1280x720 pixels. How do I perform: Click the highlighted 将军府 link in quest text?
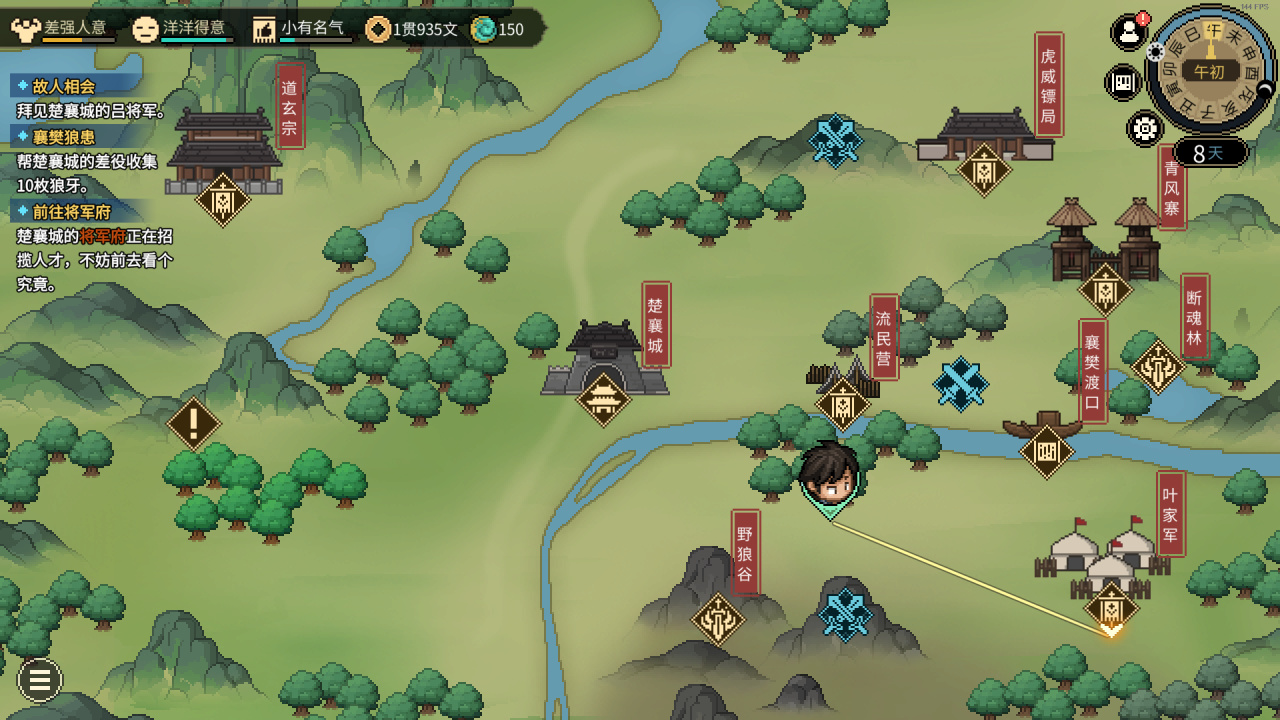(x=103, y=237)
